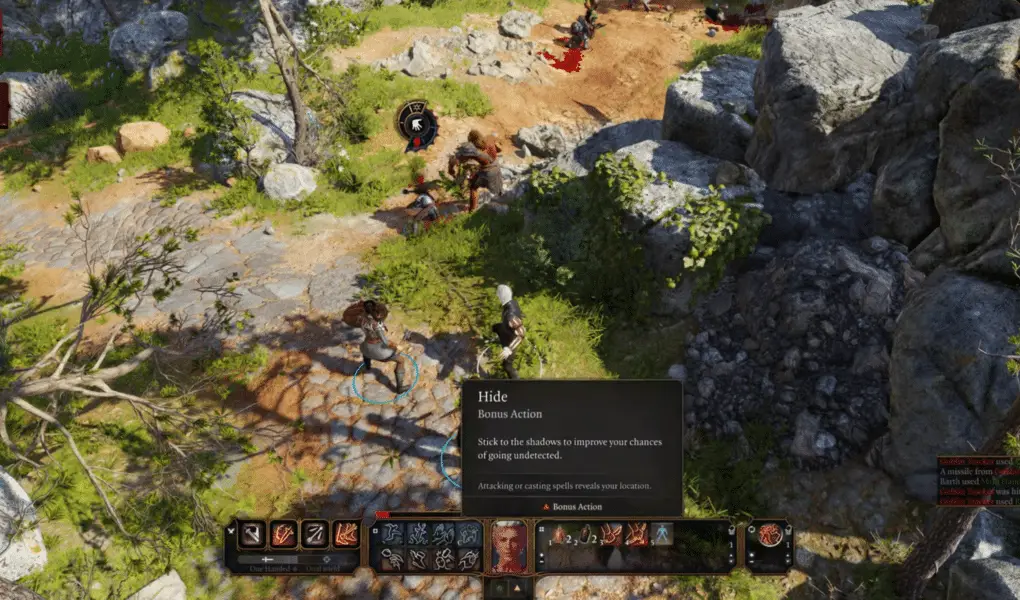Activate the hammer melee attack icon
1020x600 pixels.
click(251, 534)
